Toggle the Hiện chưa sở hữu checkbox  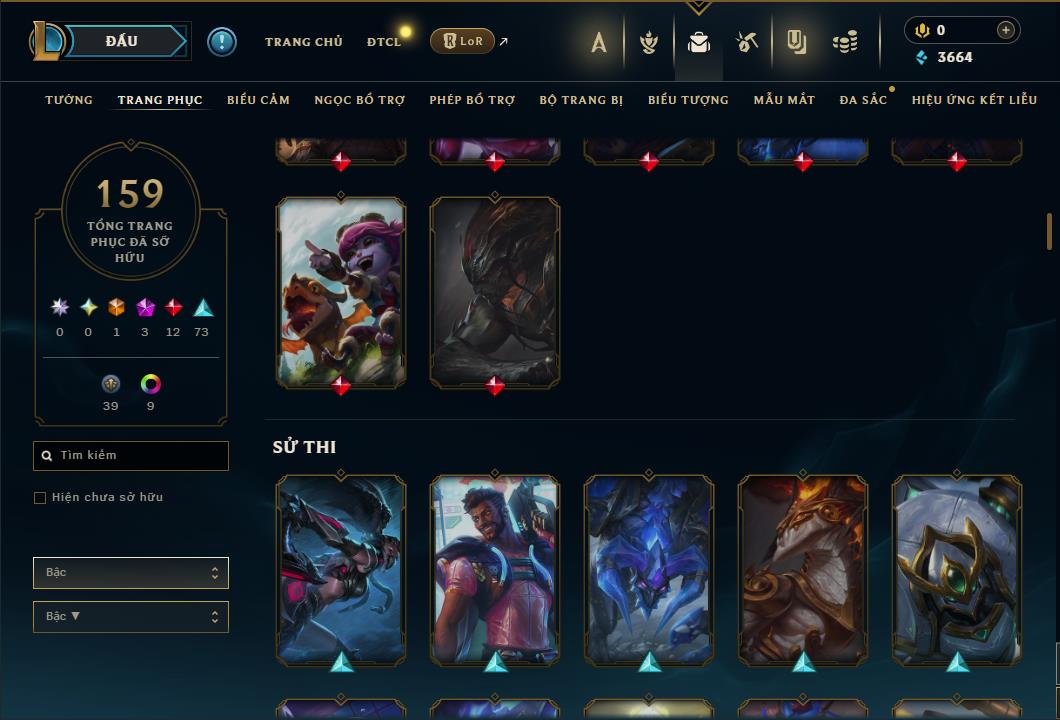coord(40,497)
